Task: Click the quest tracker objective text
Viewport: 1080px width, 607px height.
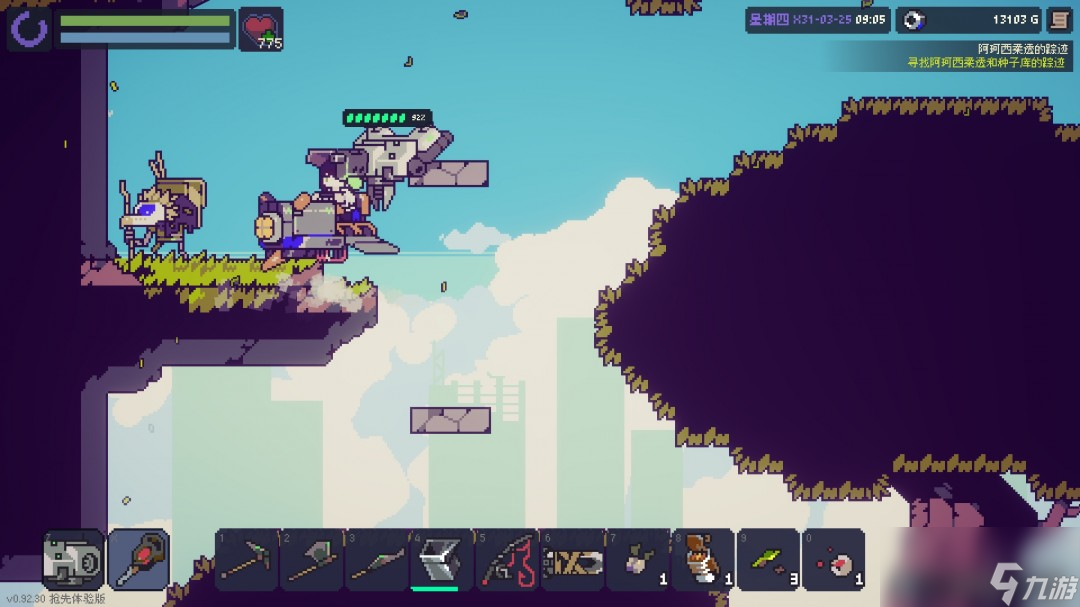Action: (x=986, y=62)
